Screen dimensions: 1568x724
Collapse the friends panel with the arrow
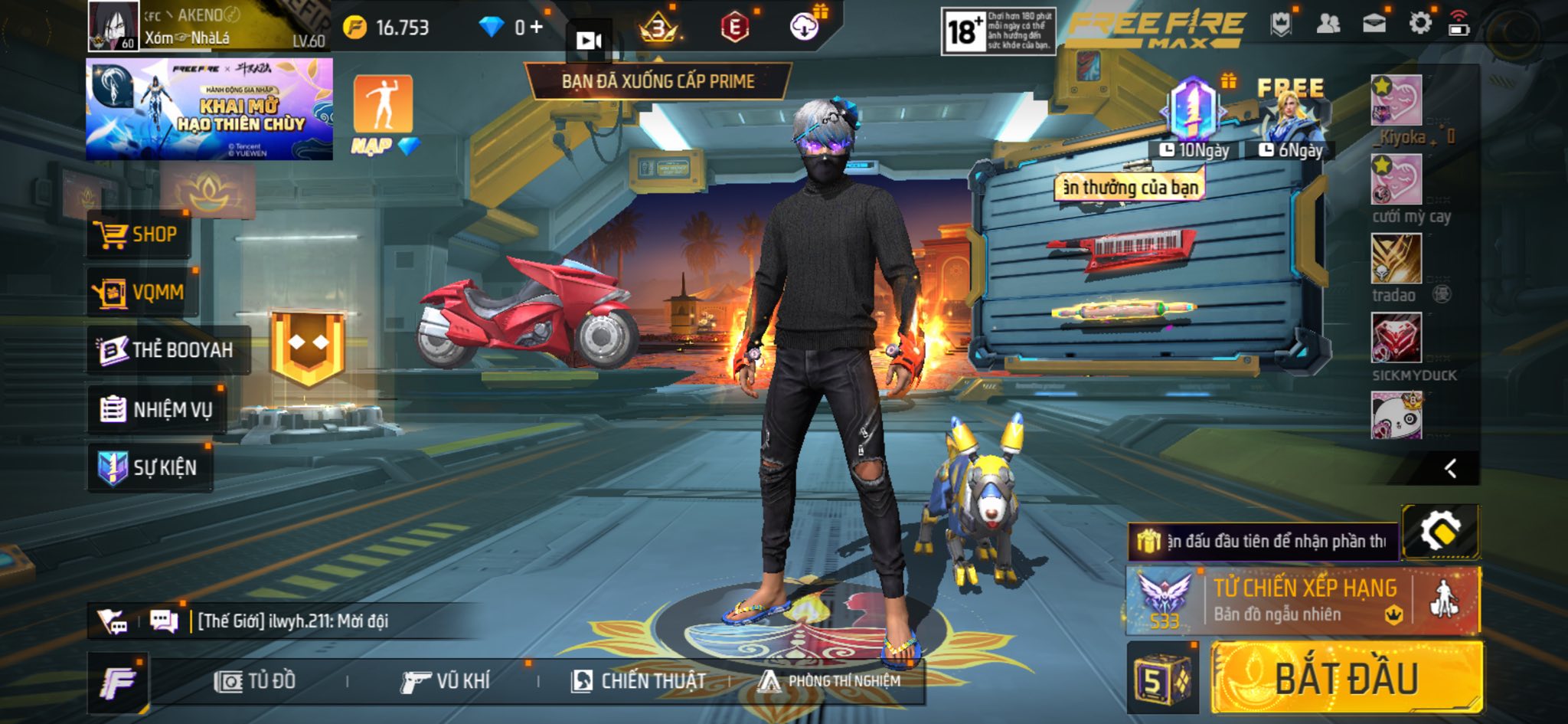click(x=1450, y=468)
